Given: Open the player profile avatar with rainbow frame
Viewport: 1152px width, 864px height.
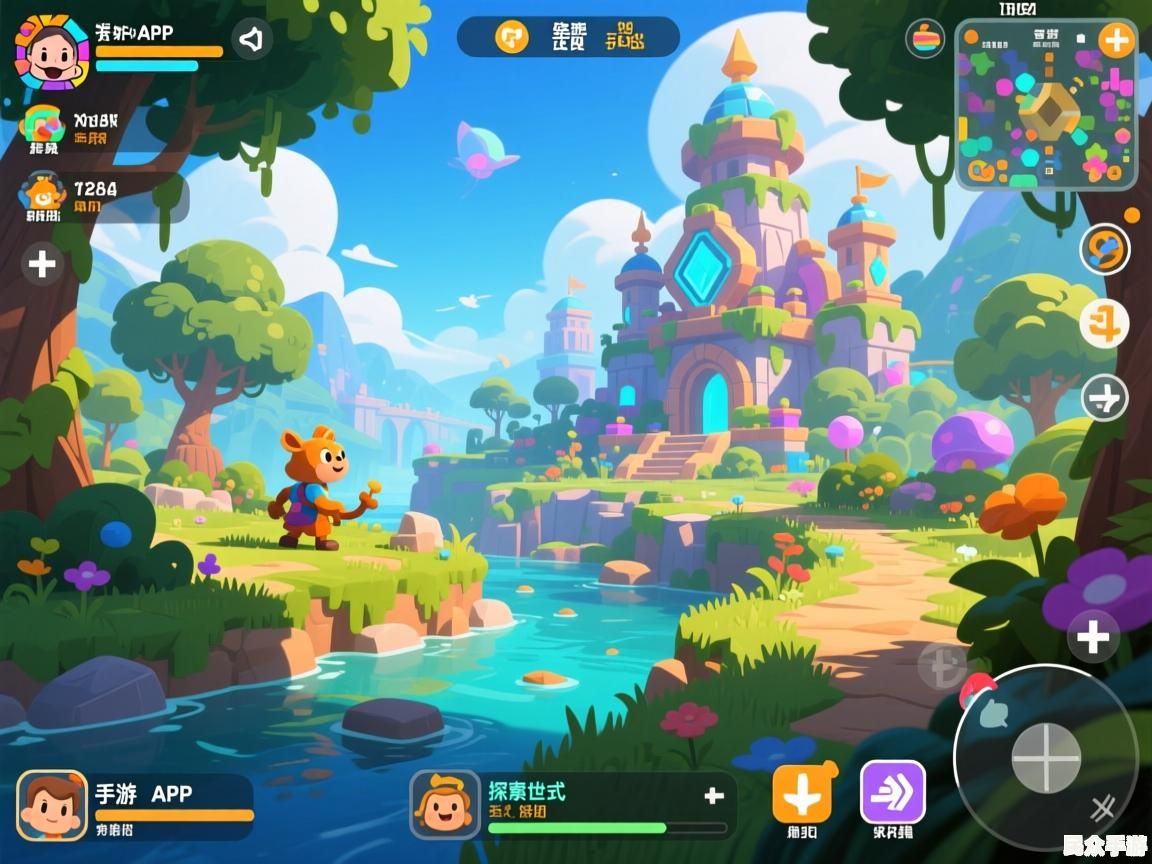Looking at the screenshot, I should pos(52,50).
